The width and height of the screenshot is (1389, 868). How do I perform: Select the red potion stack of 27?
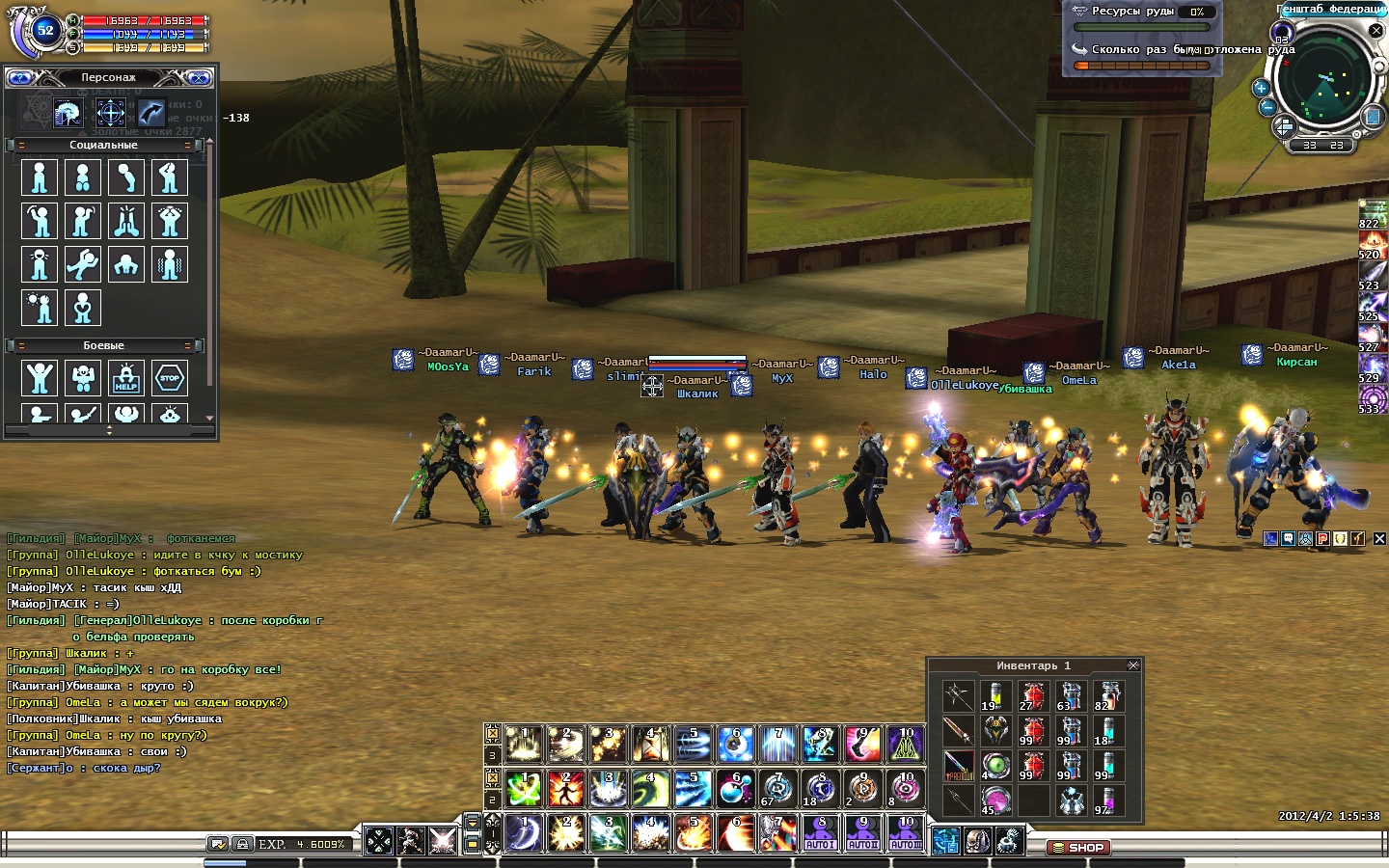click(x=1033, y=696)
